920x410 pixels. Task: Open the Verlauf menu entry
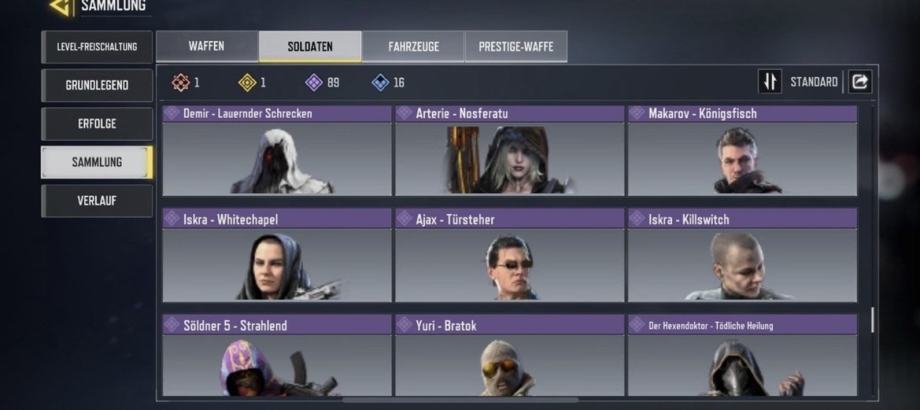click(x=96, y=201)
